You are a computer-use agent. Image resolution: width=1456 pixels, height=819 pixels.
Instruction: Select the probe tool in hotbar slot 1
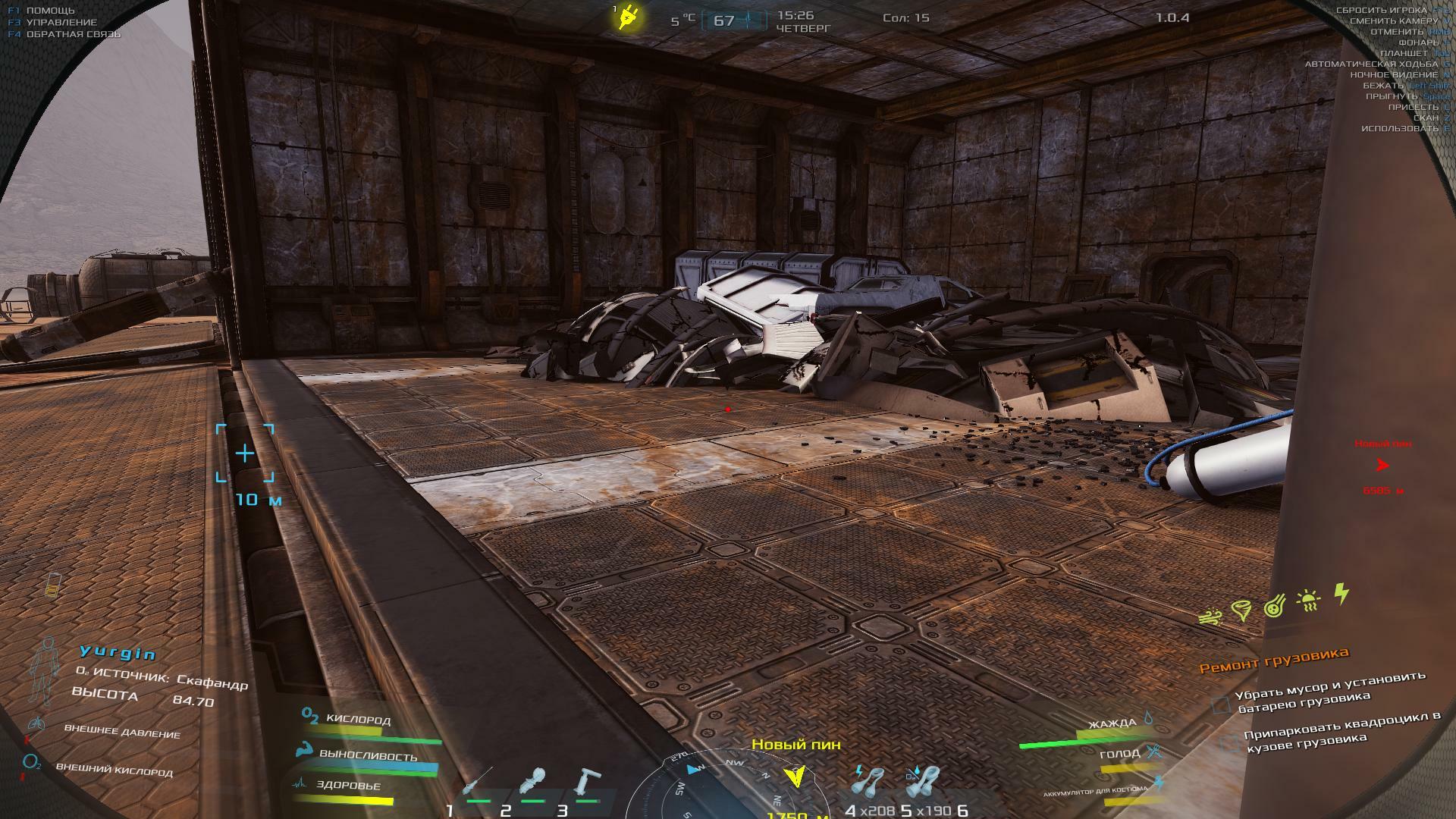point(478,783)
